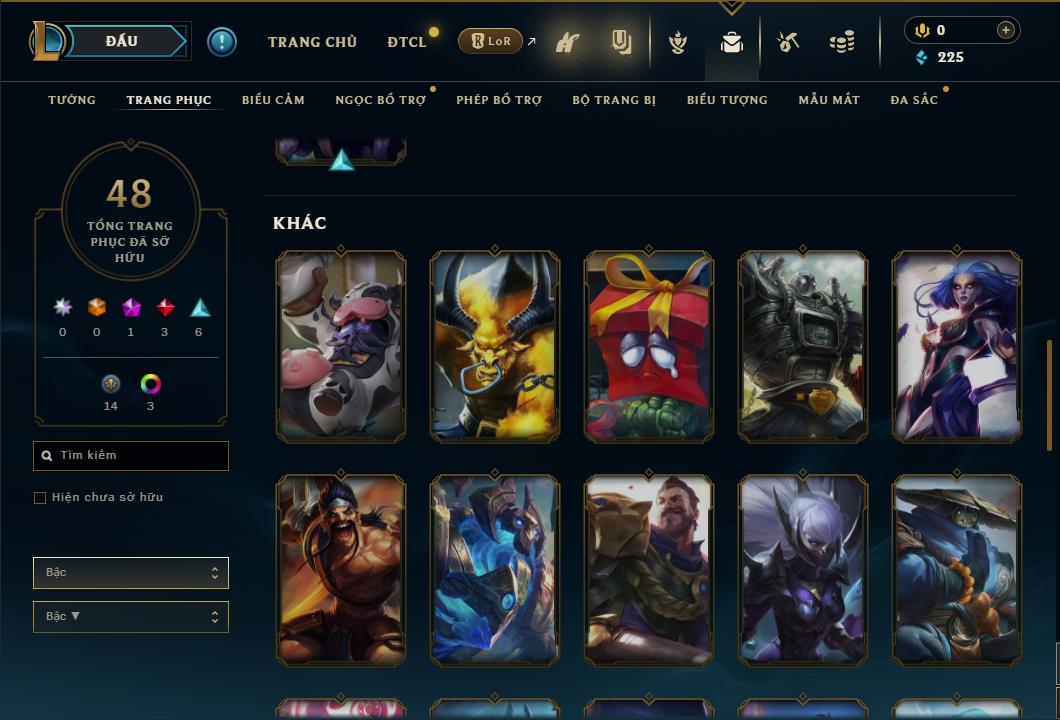Launch the LoR shortcut button
Image resolution: width=1060 pixels, height=720 pixels.
pos(490,41)
